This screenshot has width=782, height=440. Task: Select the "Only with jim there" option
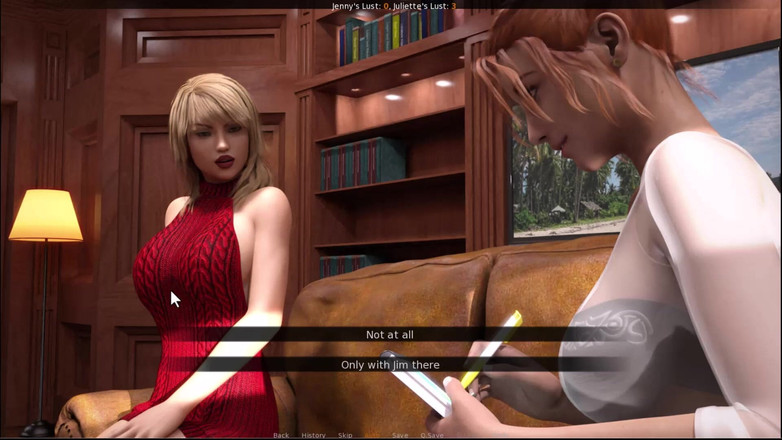pos(390,365)
